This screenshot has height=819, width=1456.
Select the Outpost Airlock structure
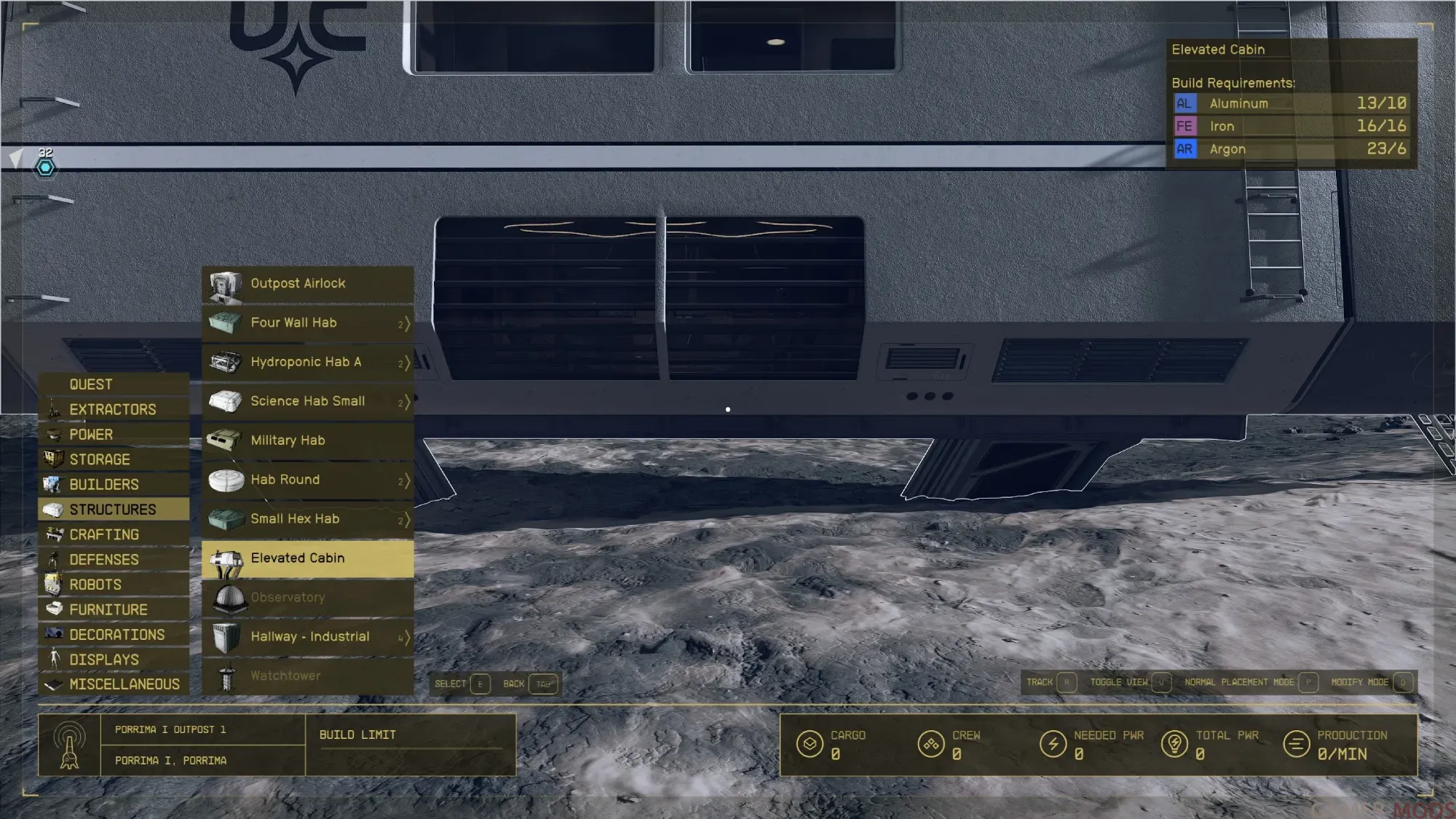(307, 284)
